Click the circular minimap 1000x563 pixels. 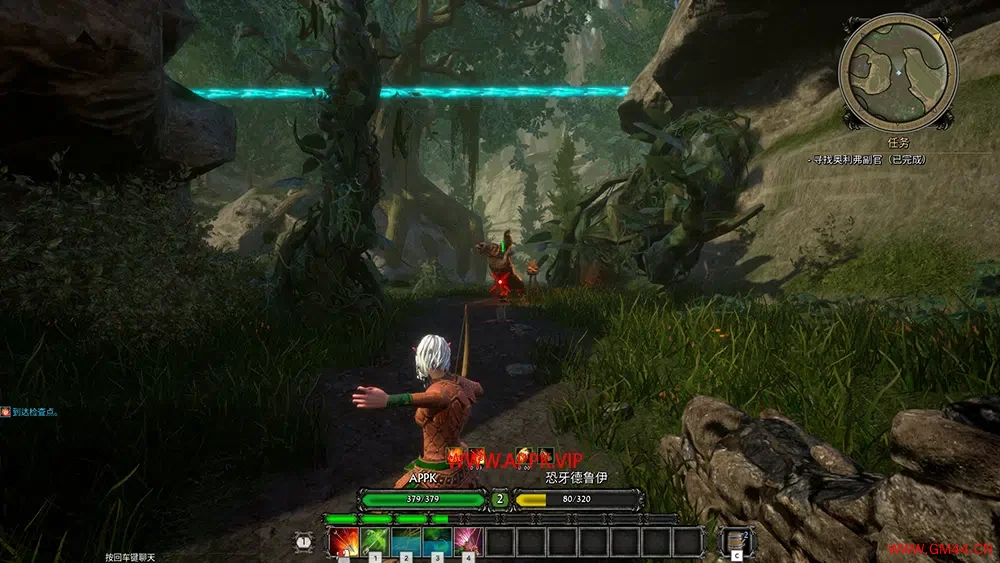[x=898, y=72]
